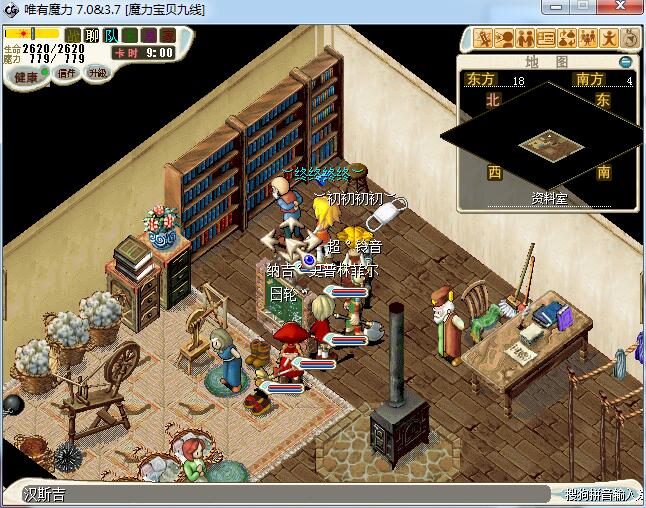Toggle the 队 team mode button
This screenshot has height=508, width=646.
coord(111,36)
